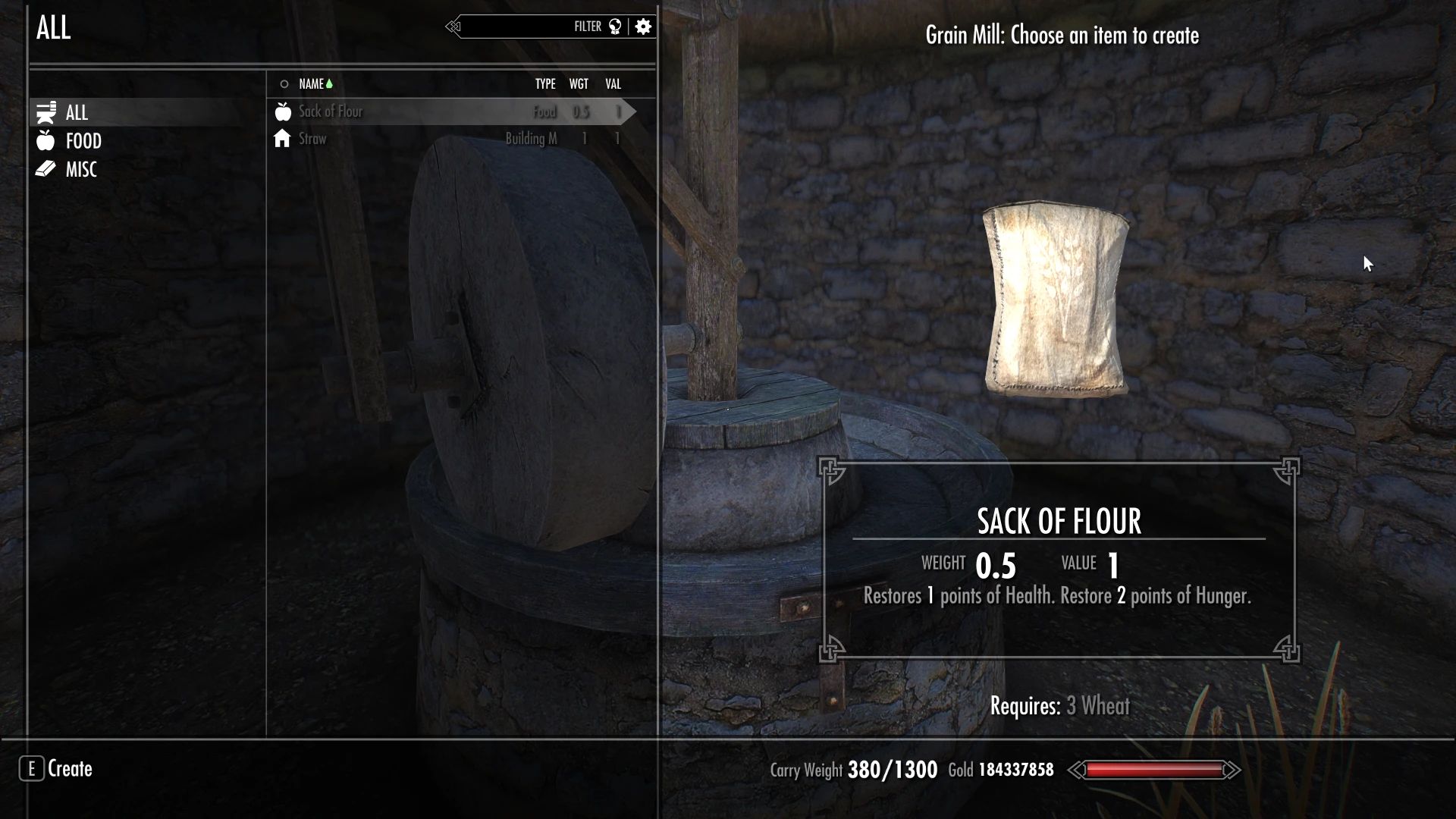This screenshot has height=819, width=1456.
Task: Click the back arrow left of the filter bar
Action: coord(453,27)
